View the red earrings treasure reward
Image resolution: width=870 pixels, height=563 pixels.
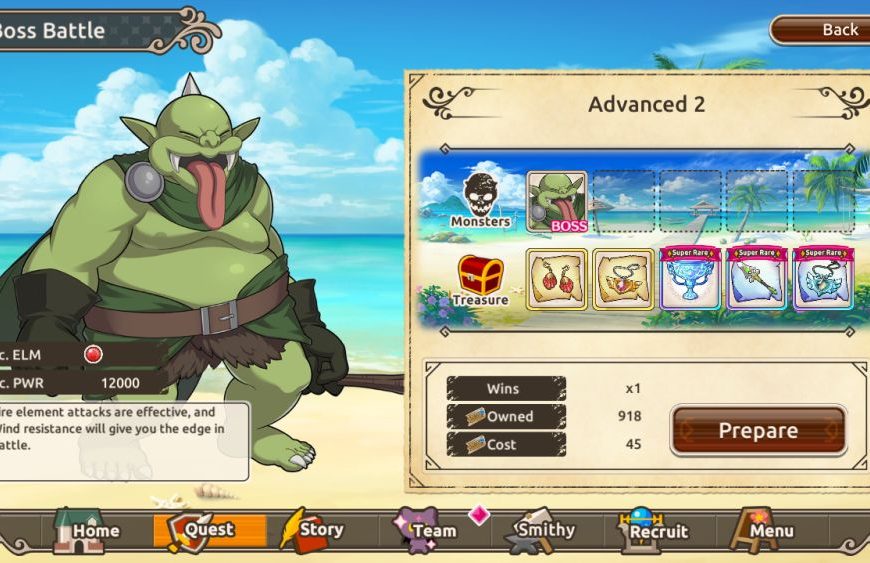pos(557,279)
